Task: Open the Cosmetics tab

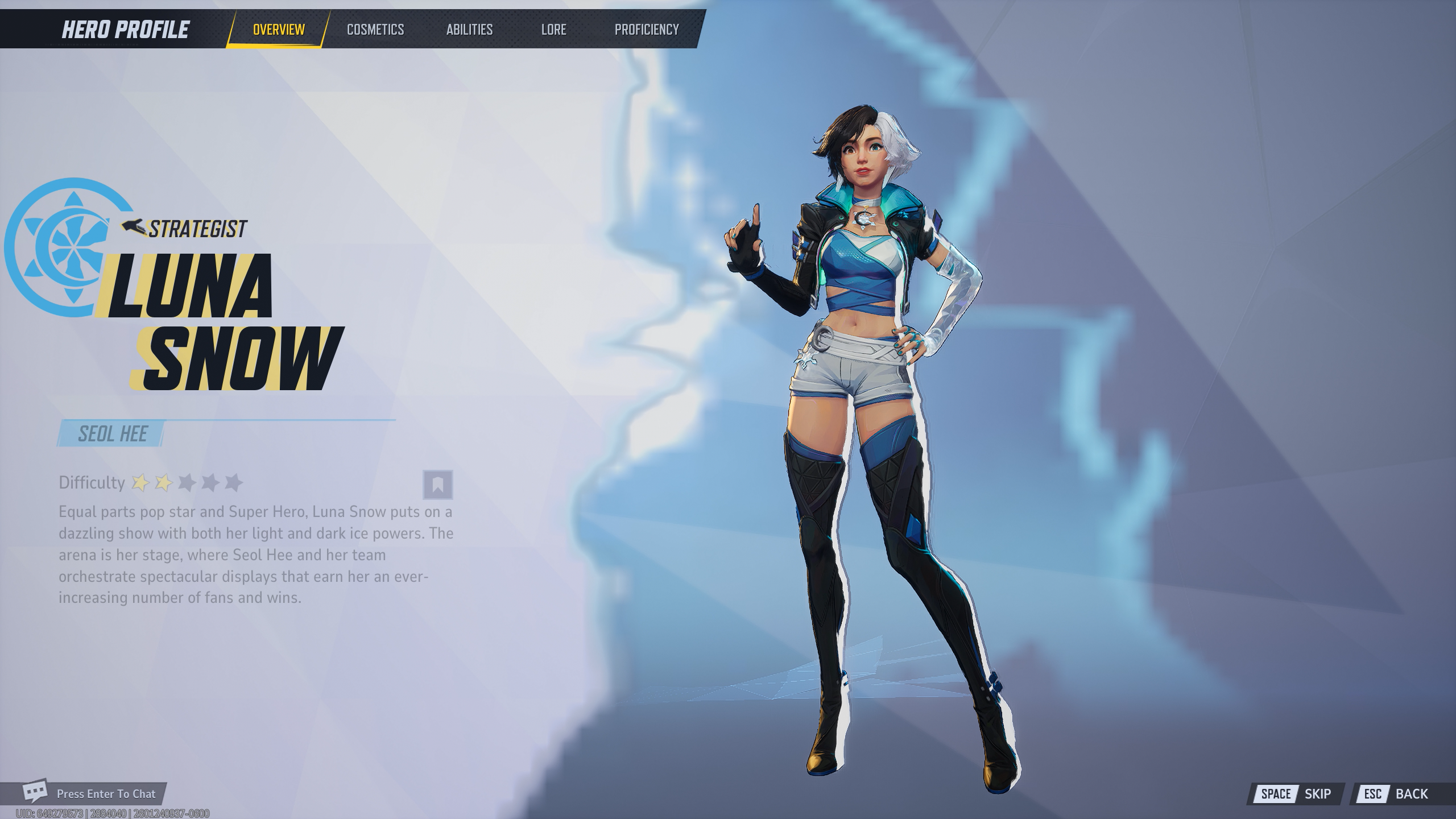Action: click(x=375, y=30)
